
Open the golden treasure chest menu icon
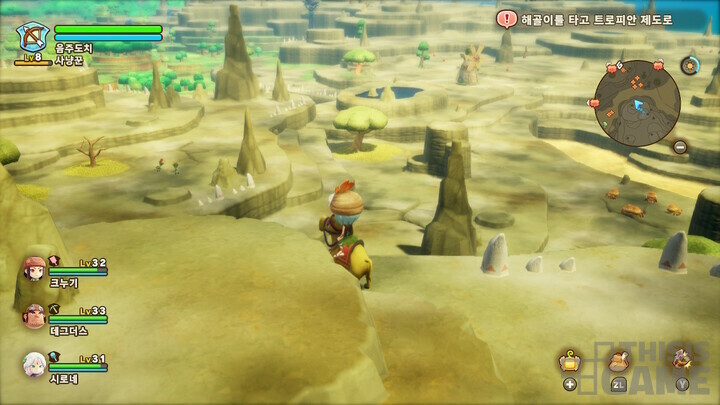pyautogui.click(x=570, y=362)
